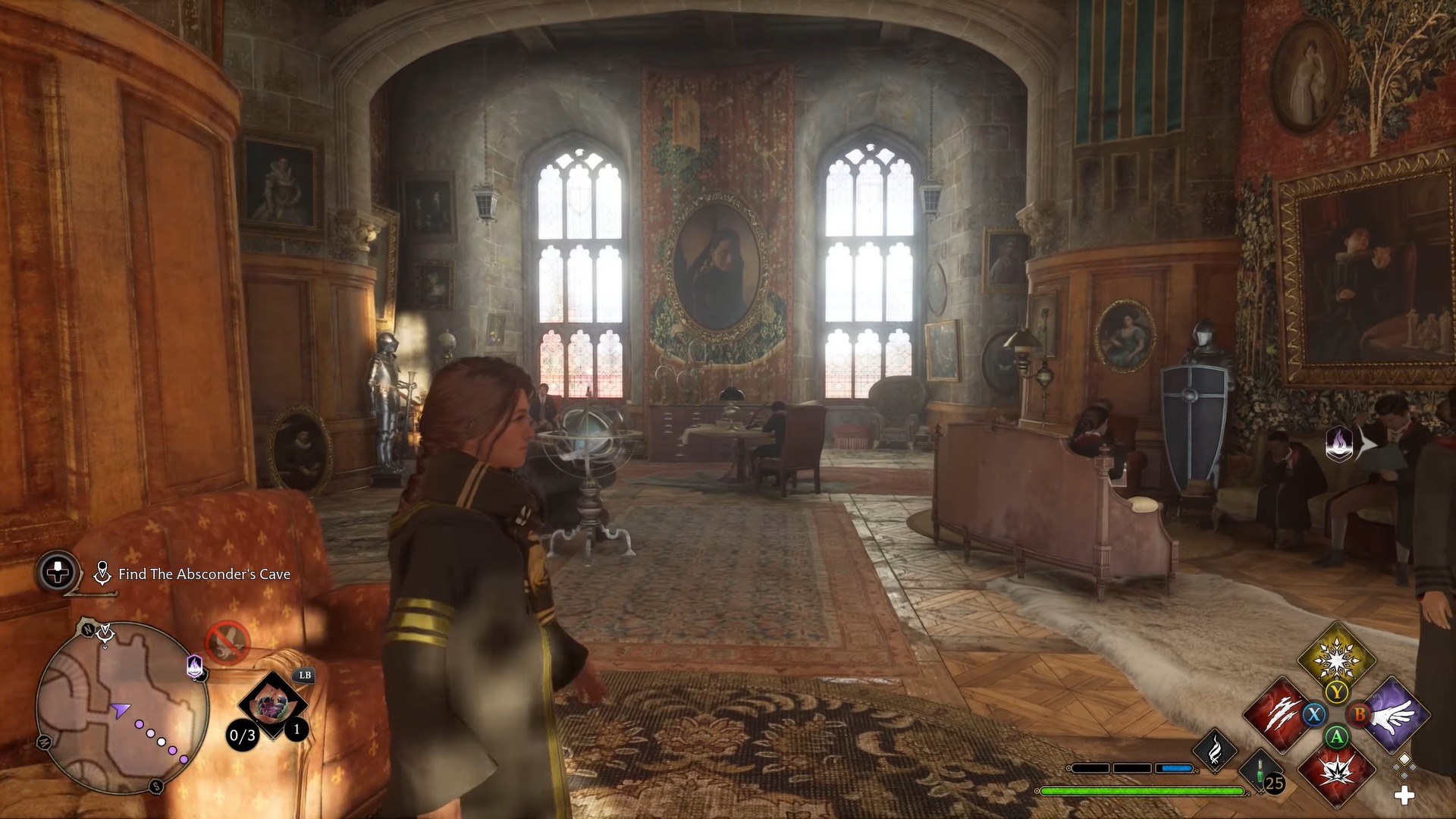Click the d-pad spell set selector diamond
This screenshot has width=1456, height=819.
coord(1403,768)
